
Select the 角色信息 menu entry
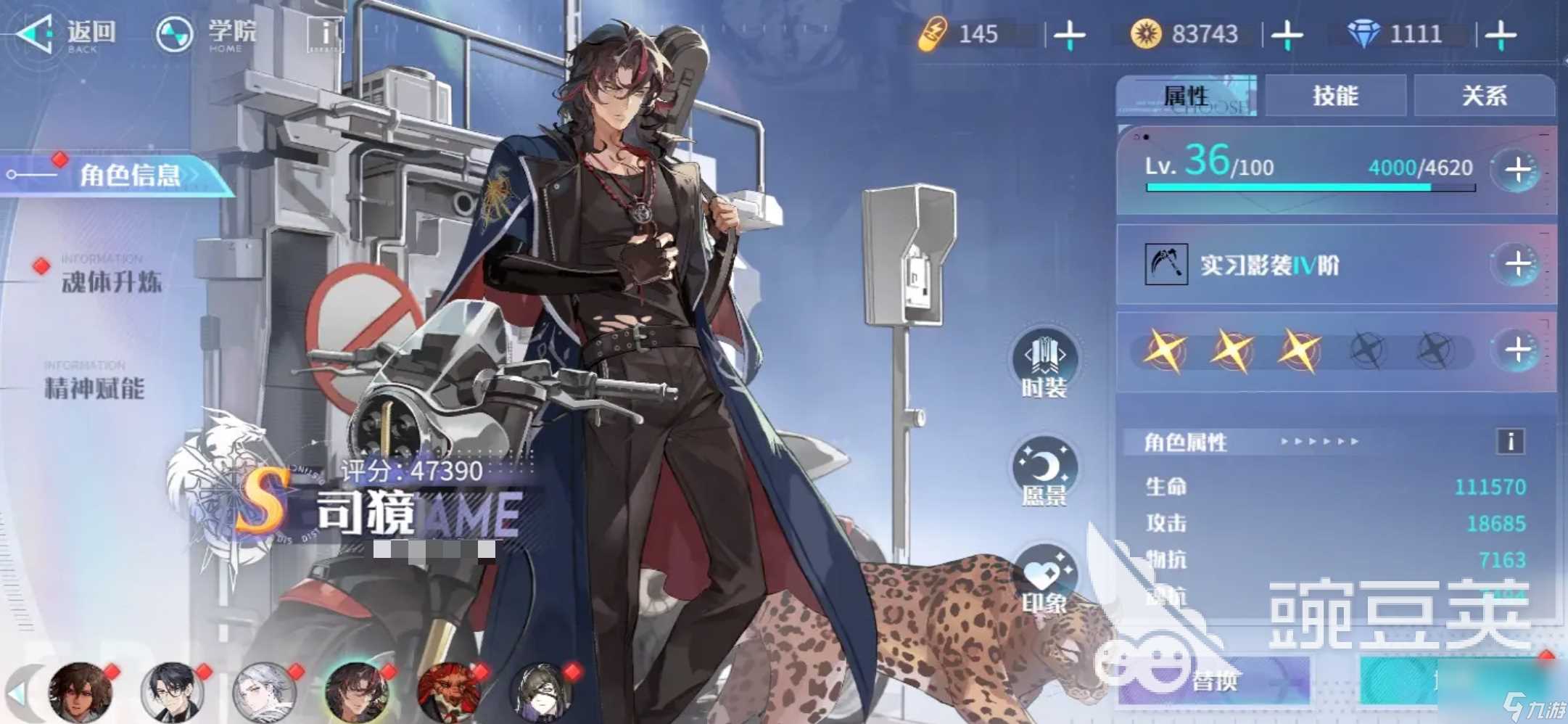(129, 175)
